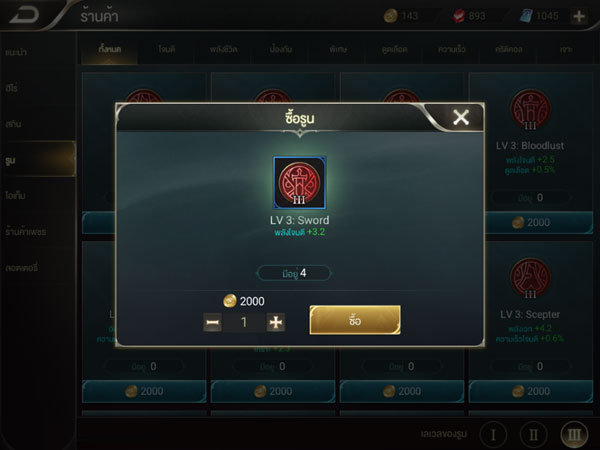The height and width of the screenshot is (450, 600).
Task: Switch to the โจมตี rune tab
Action: pos(169,47)
